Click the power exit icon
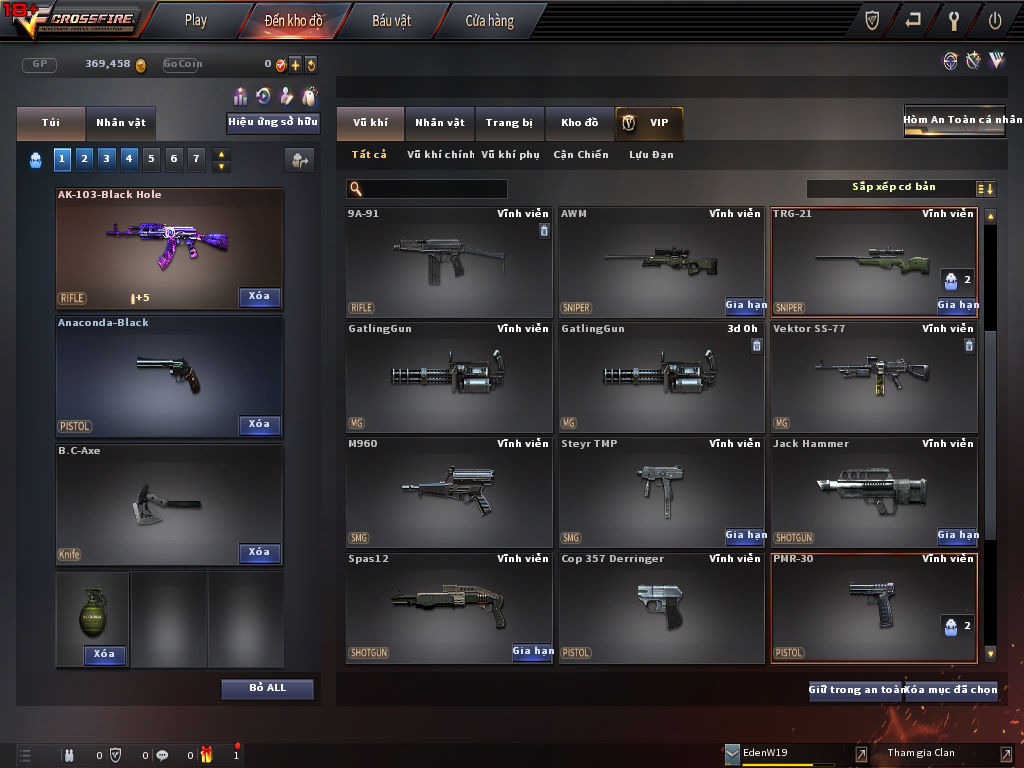This screenshot has width=1024, height=768. pyautogui.click(x=995, y=20)
